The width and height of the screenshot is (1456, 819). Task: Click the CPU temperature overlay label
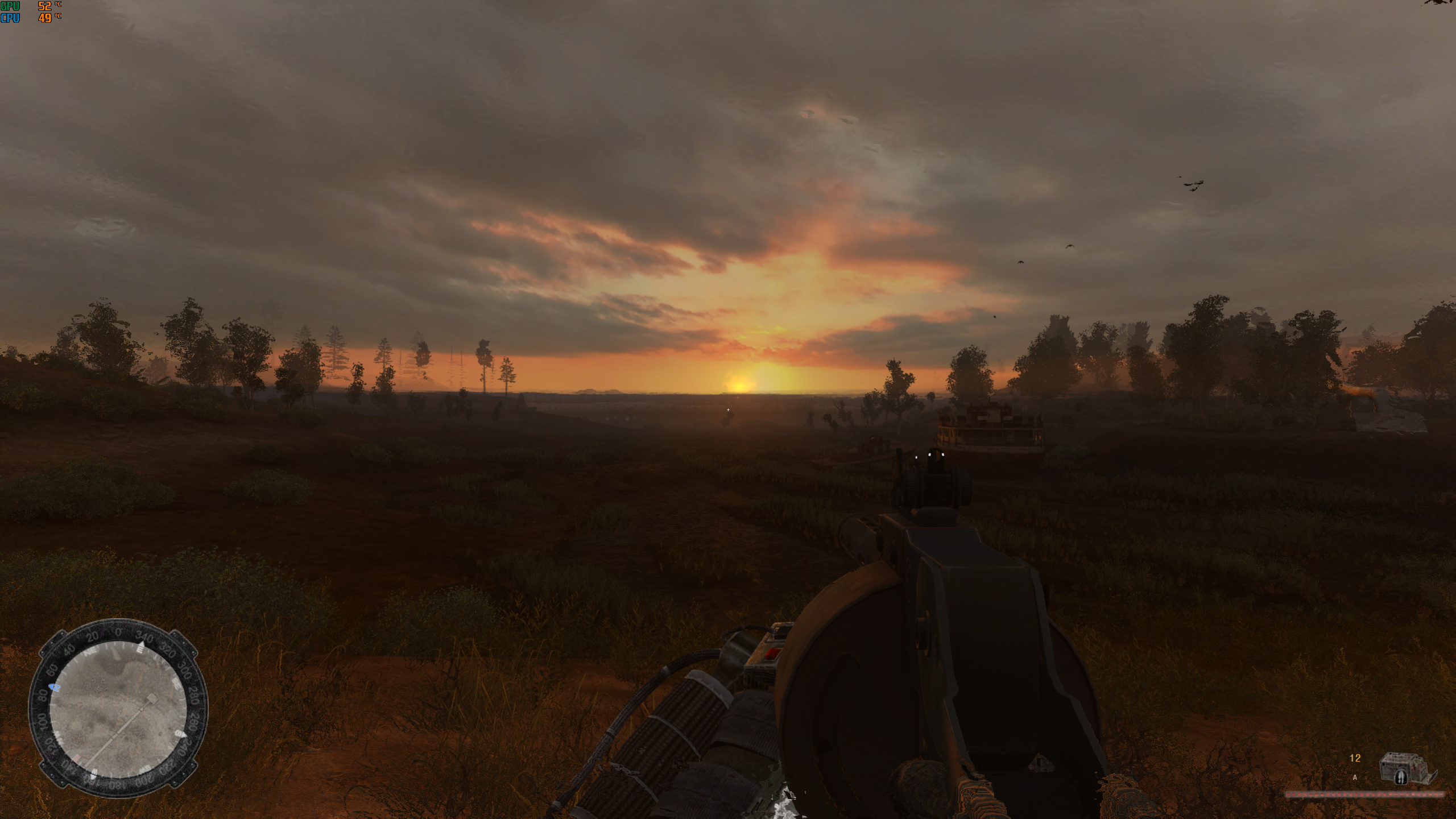click(9, 19)
